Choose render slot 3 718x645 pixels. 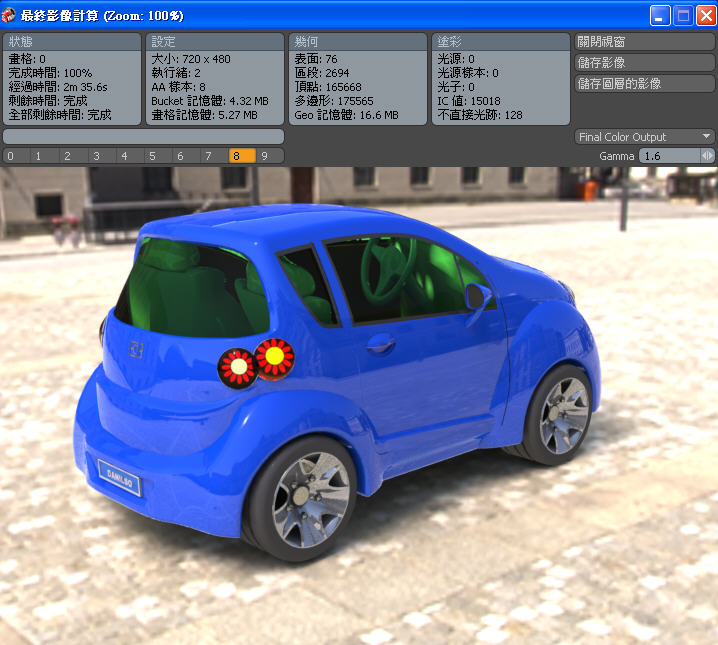(95, 156)
